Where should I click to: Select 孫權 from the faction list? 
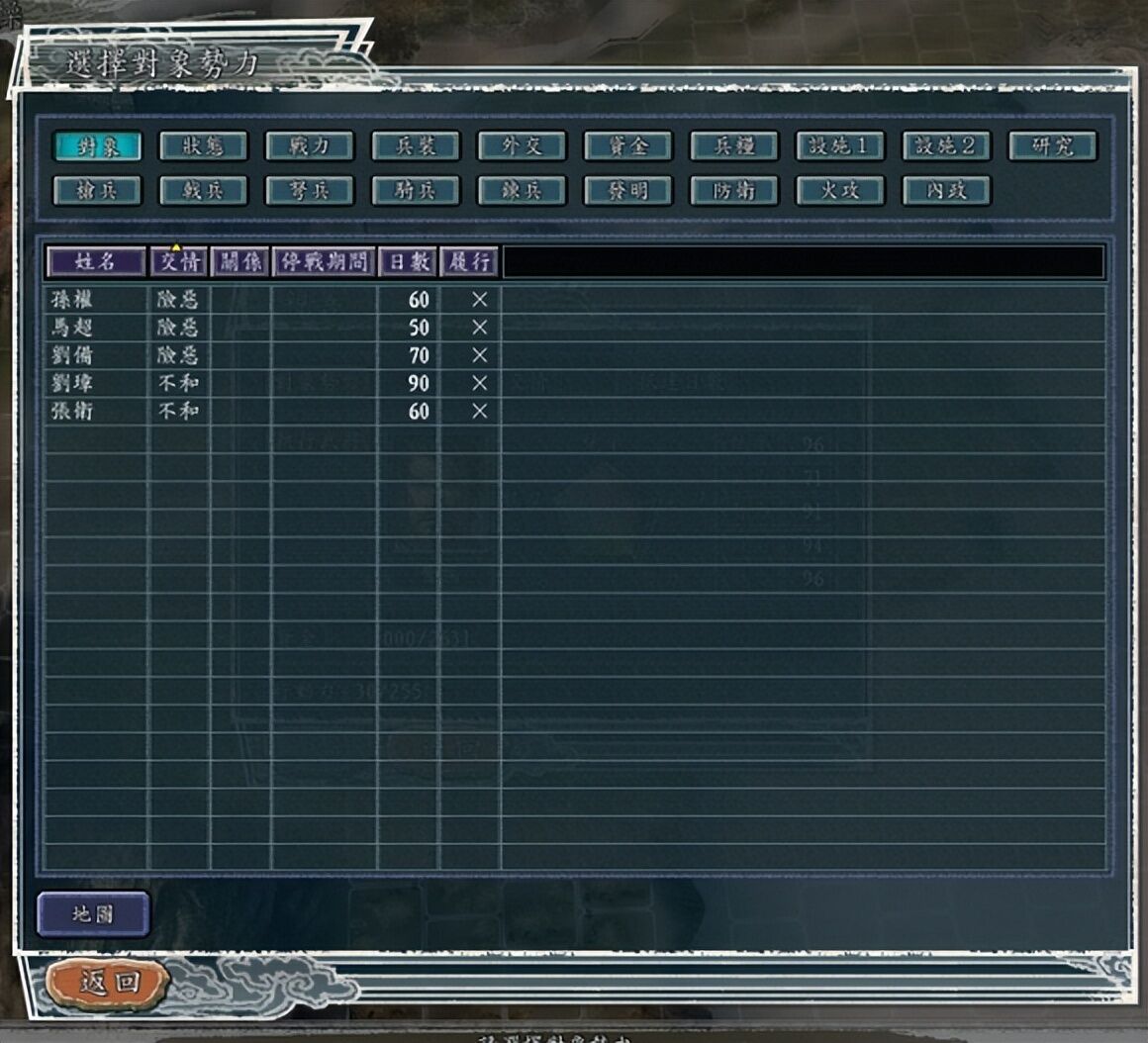coord(71,300)
